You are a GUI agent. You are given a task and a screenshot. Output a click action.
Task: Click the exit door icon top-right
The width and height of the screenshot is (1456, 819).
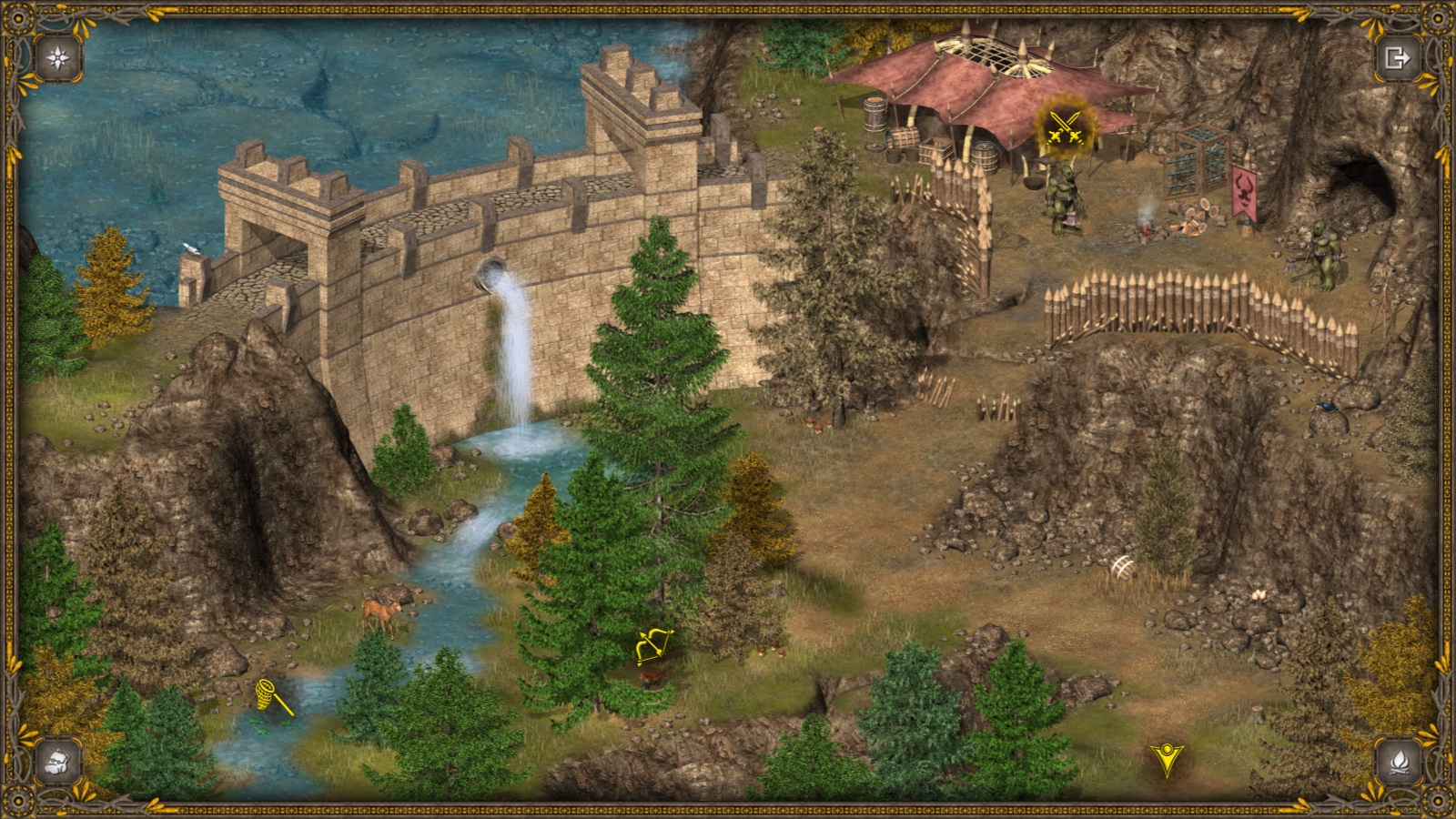1399,56
